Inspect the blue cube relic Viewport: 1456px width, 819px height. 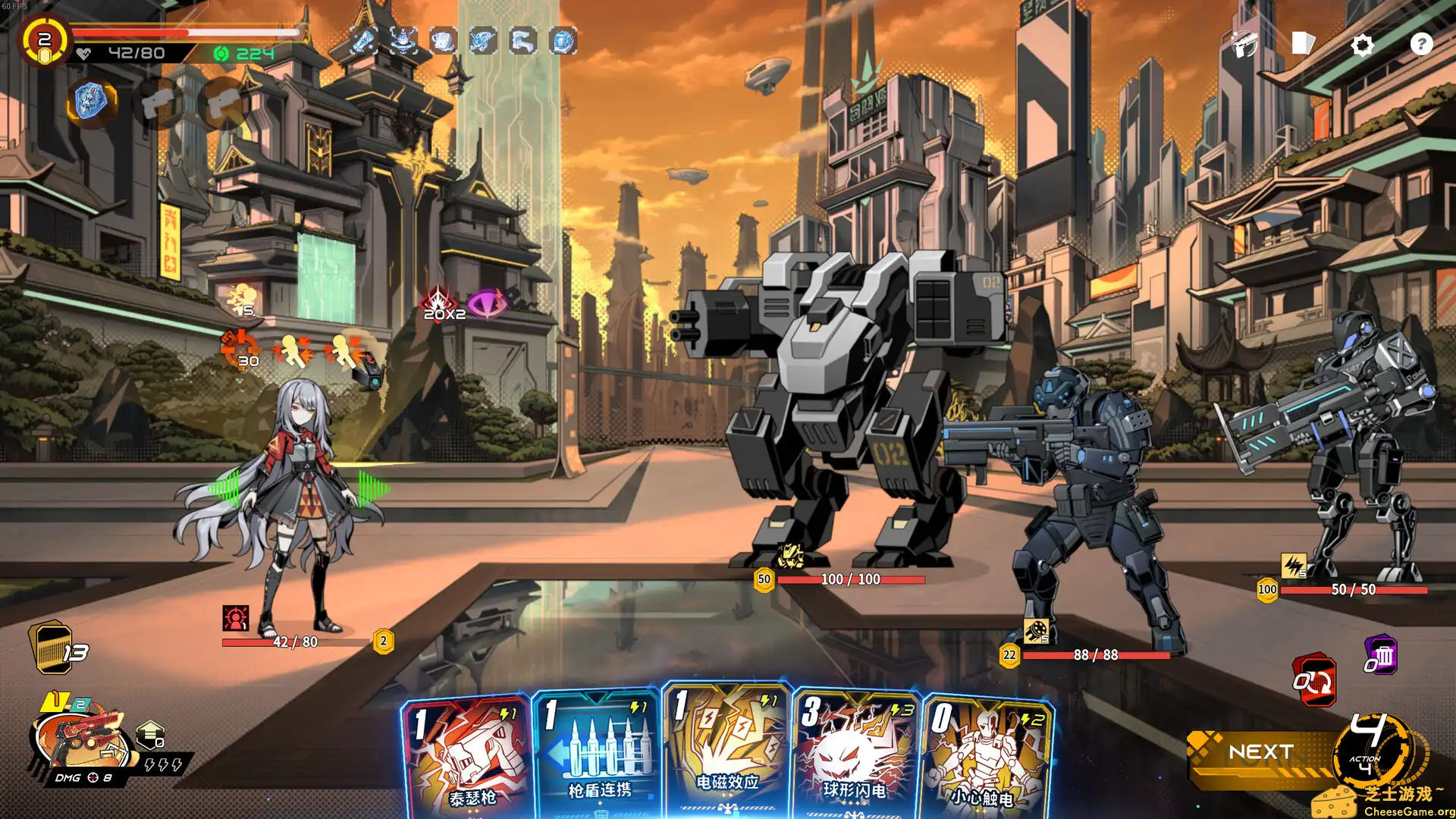pyautogui.click(x=563, y=41)
